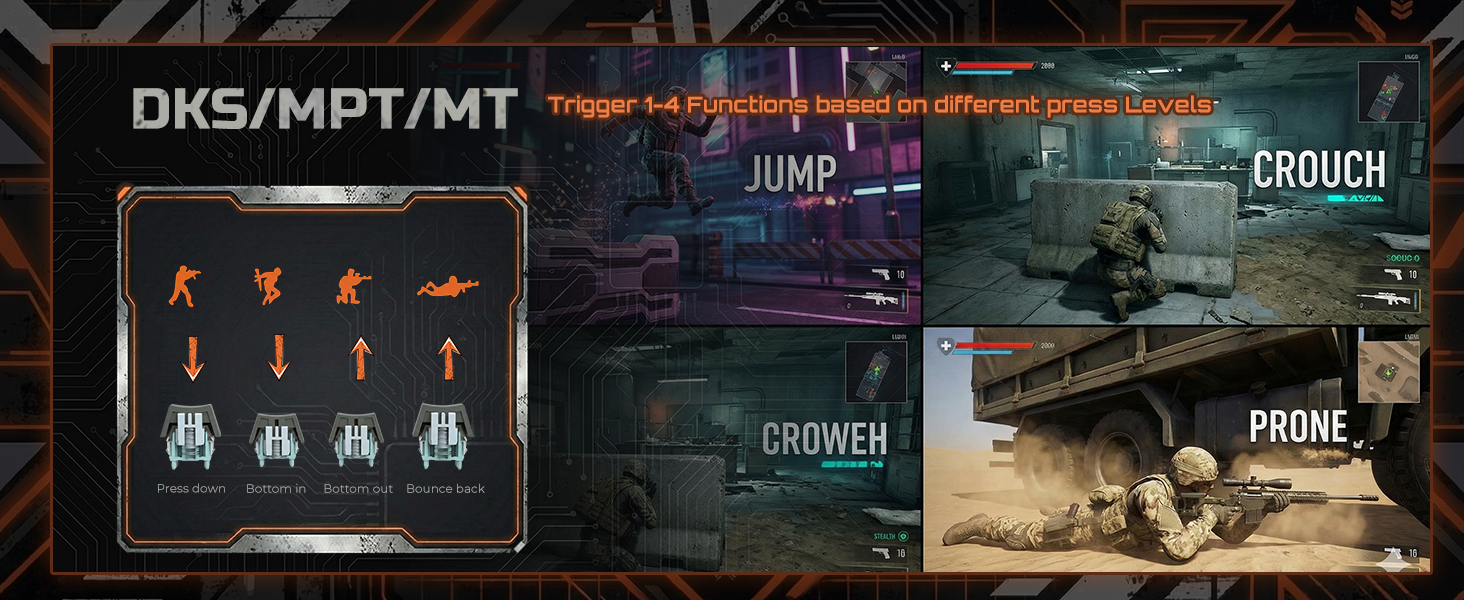Select the prone soldier pose icon
This screenshot has width=1464, height=600.
coord(446,288)
